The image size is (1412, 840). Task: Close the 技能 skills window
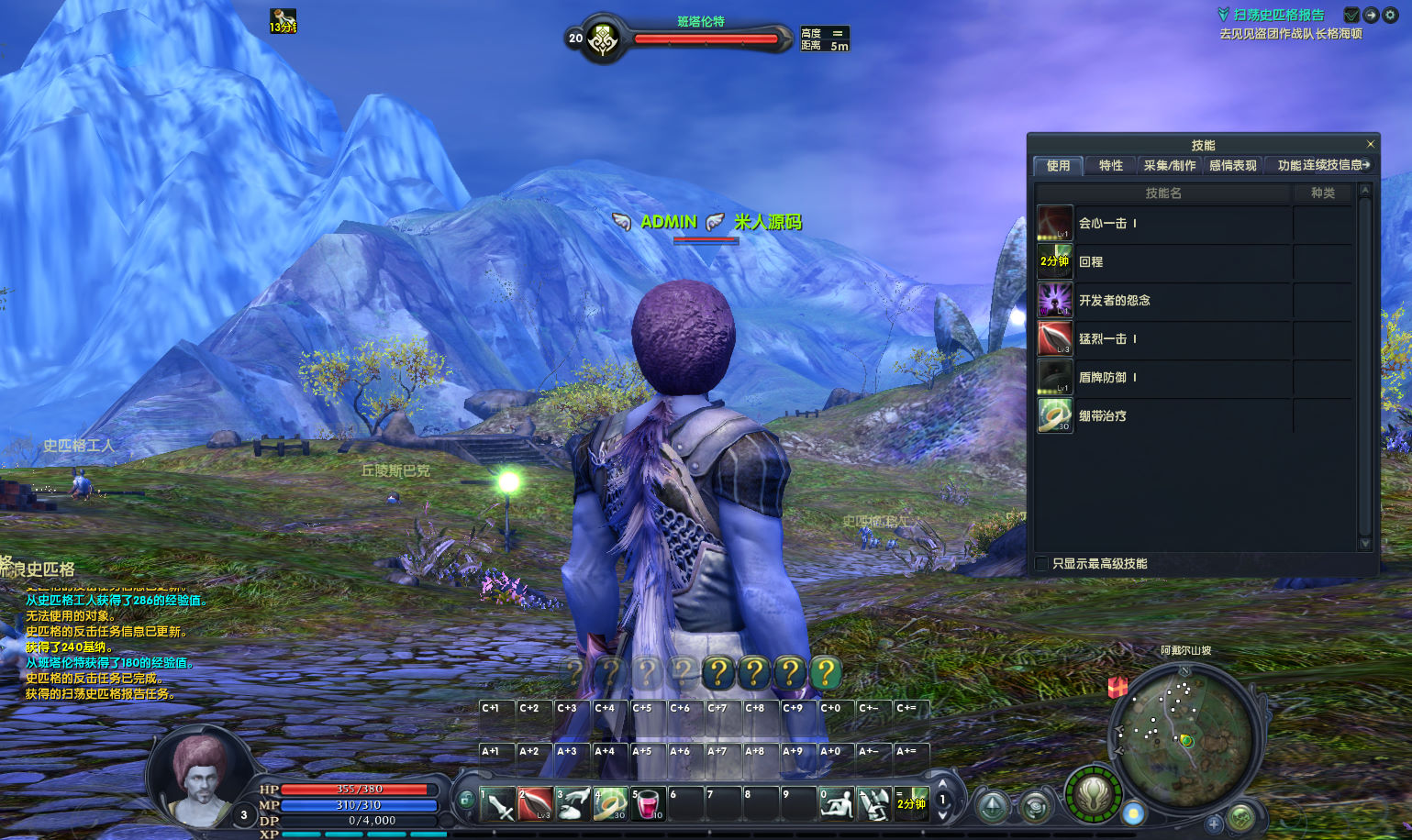[1370, 144]
